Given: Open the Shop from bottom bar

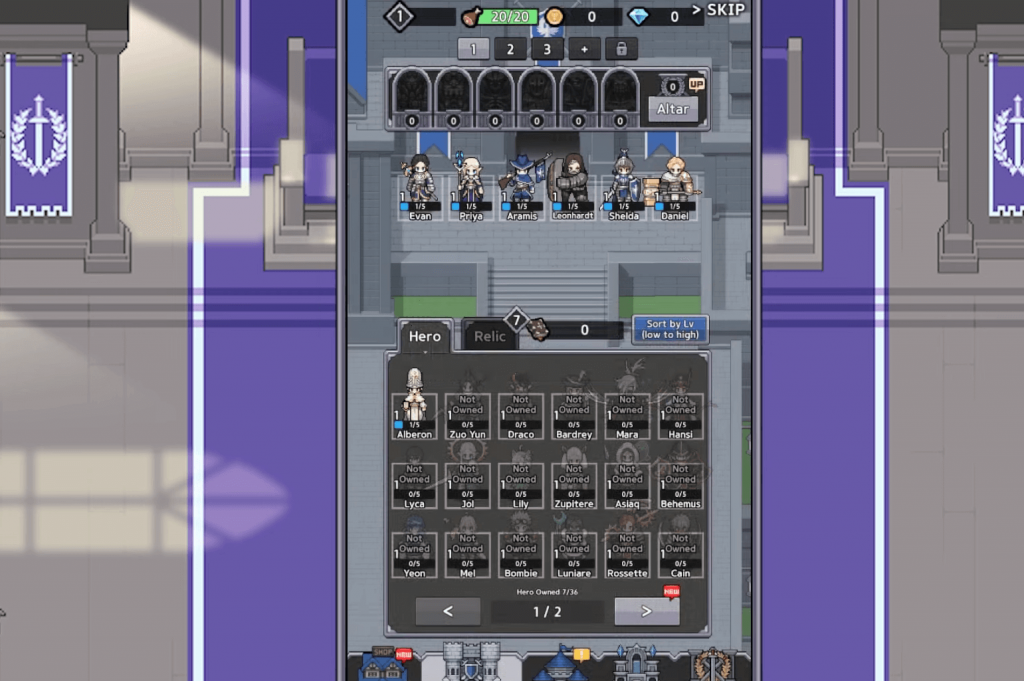Looking at the screenshot, I should (384, 663).
